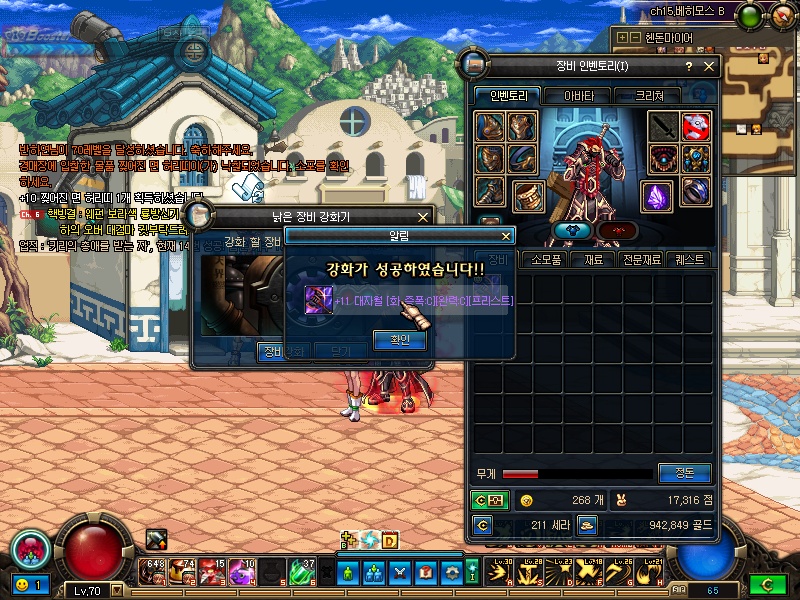Viewport: 800px width, 600px height.
Task: Select the equipped purple crystal slot
Action: (657, 195)
